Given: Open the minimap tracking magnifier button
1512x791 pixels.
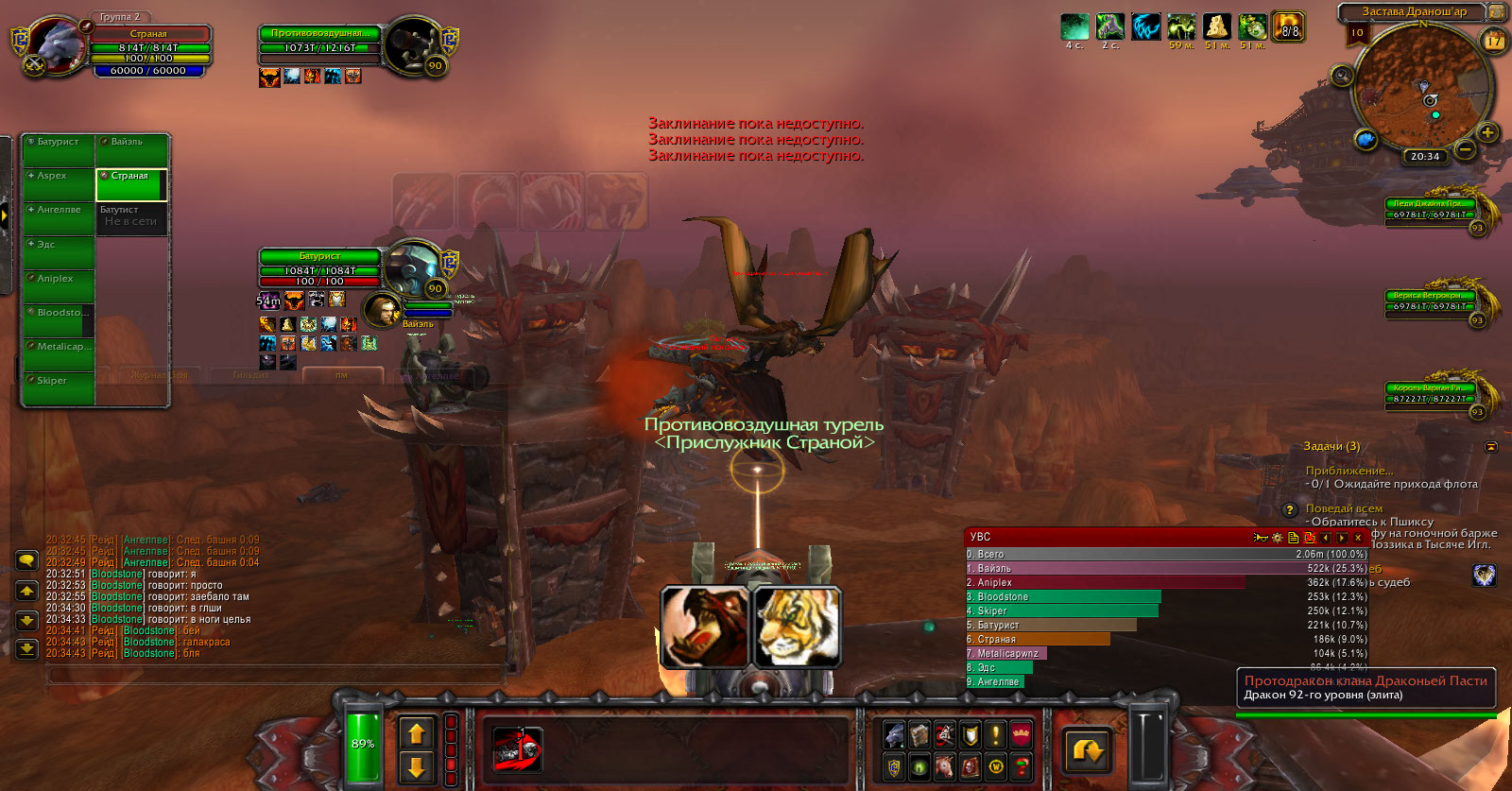Looking at the screenshot, I should pyautogui.click(x=1342, y=75).
